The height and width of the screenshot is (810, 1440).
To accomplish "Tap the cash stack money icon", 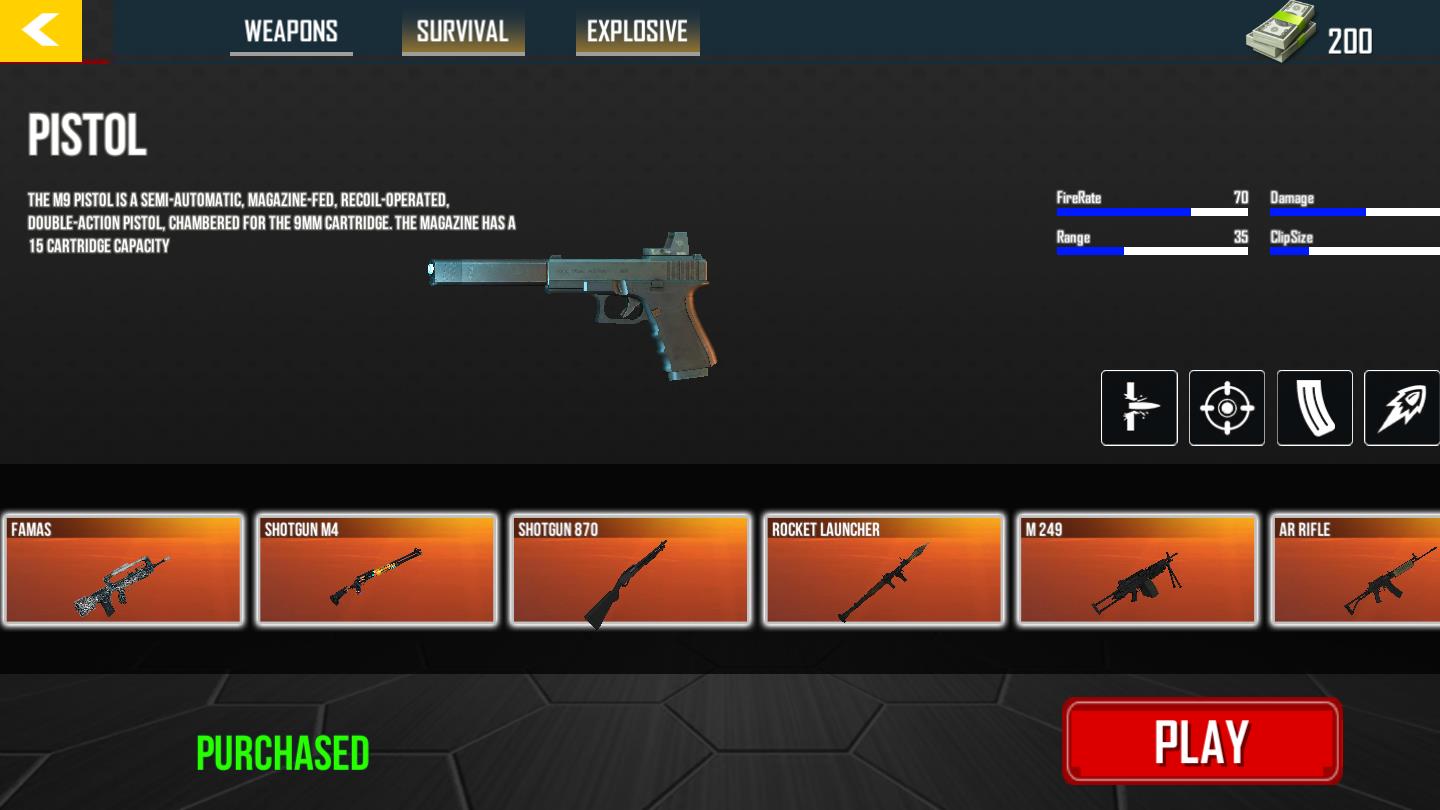I will [1282, 34].
